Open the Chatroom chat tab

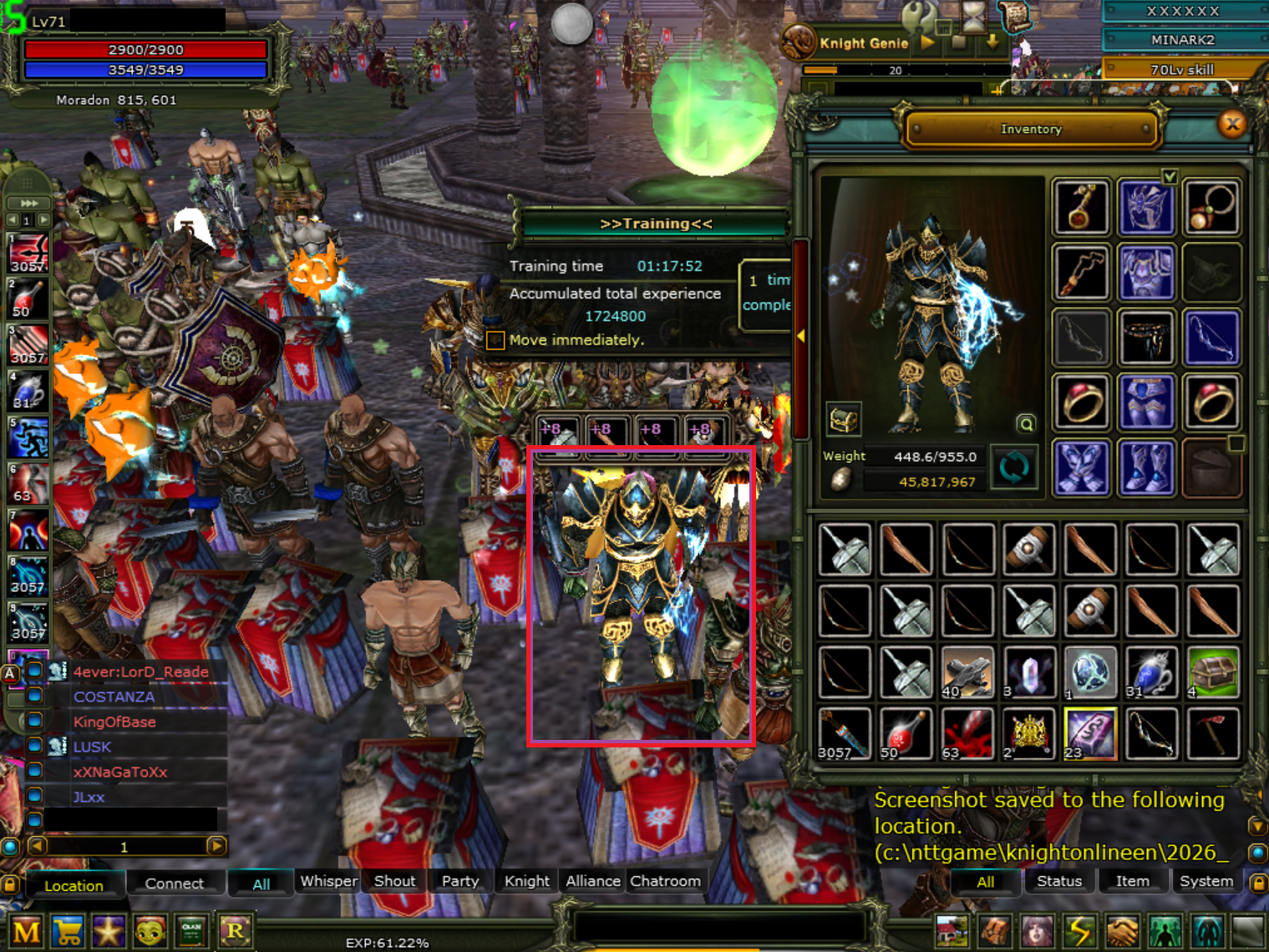(666, 881)
